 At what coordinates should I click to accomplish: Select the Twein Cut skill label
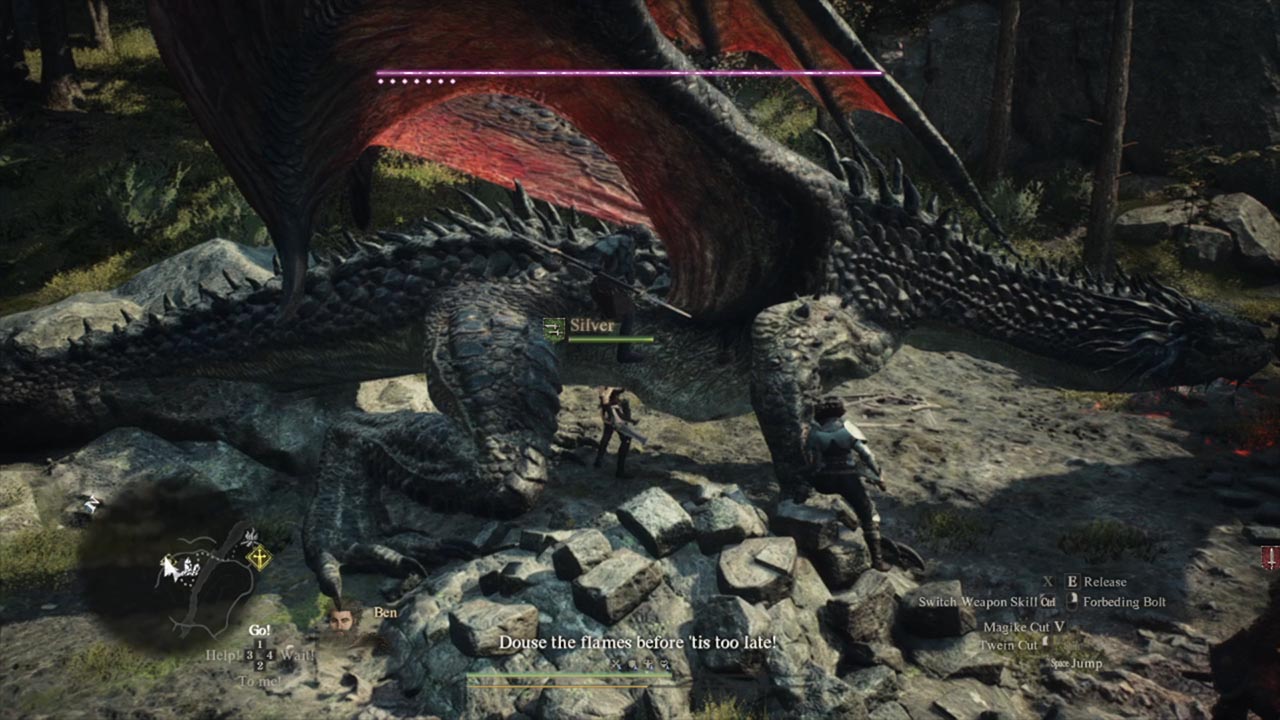[x=1008, y=645]
